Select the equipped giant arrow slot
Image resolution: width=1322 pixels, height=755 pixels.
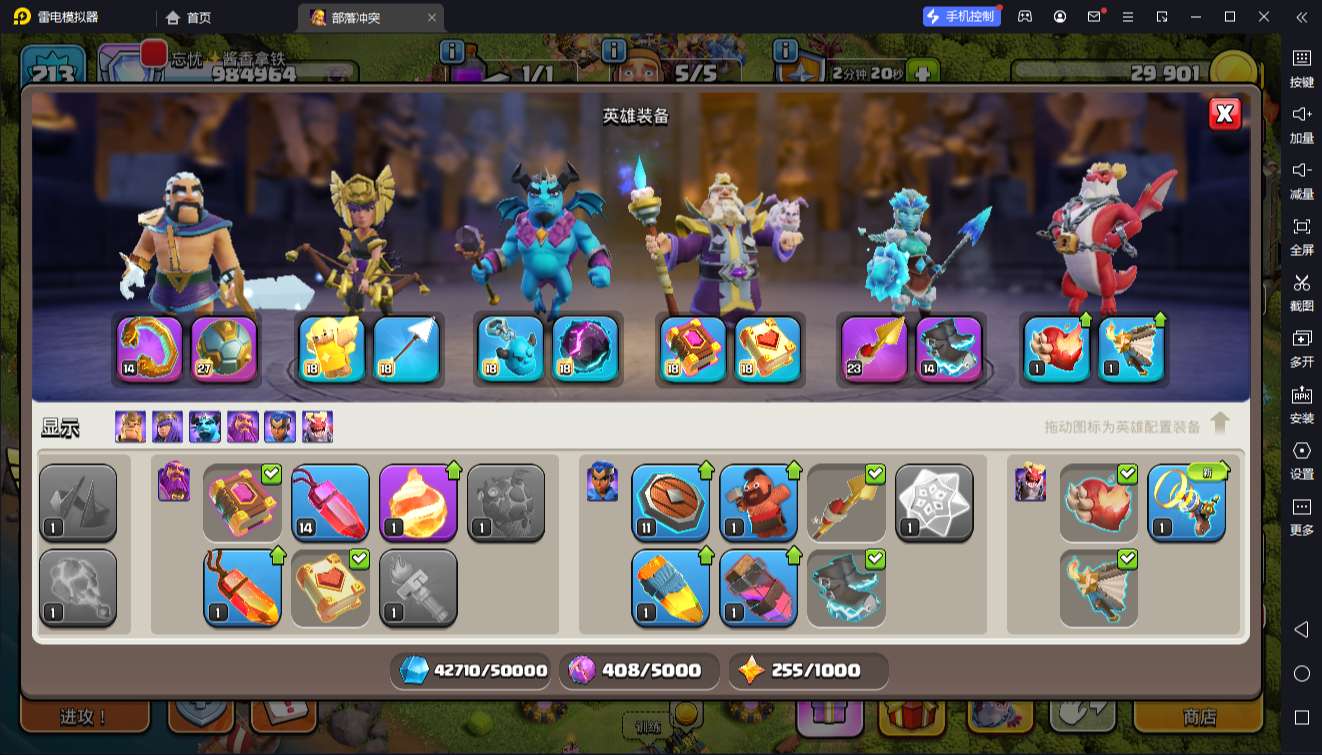pos(406,349)
